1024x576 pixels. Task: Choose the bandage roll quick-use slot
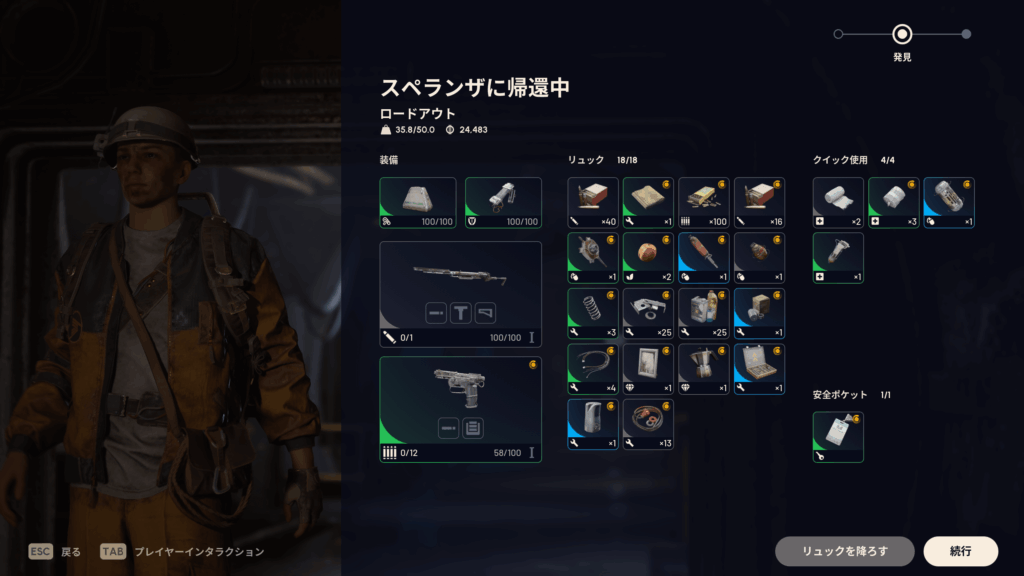pos(838,203)
